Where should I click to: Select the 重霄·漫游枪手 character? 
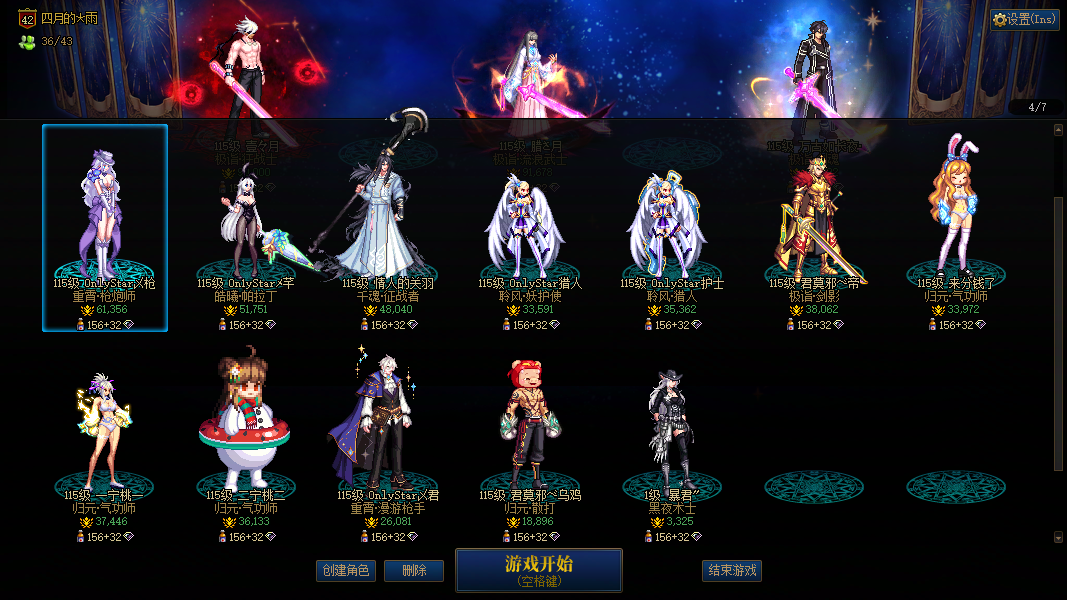[x=389, y=440]
